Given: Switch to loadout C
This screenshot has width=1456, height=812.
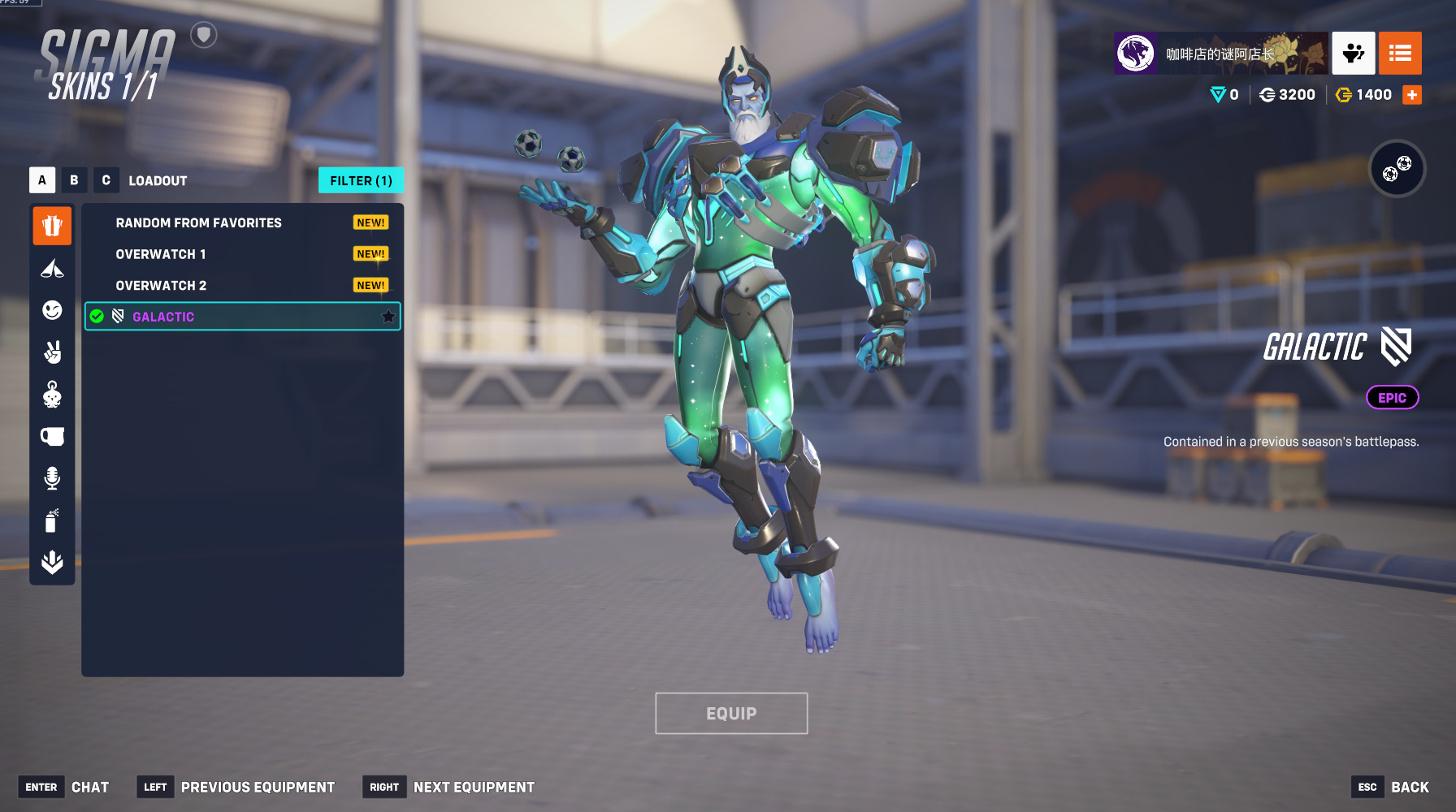Looking at the screenshot, I should tap(106, 180).
